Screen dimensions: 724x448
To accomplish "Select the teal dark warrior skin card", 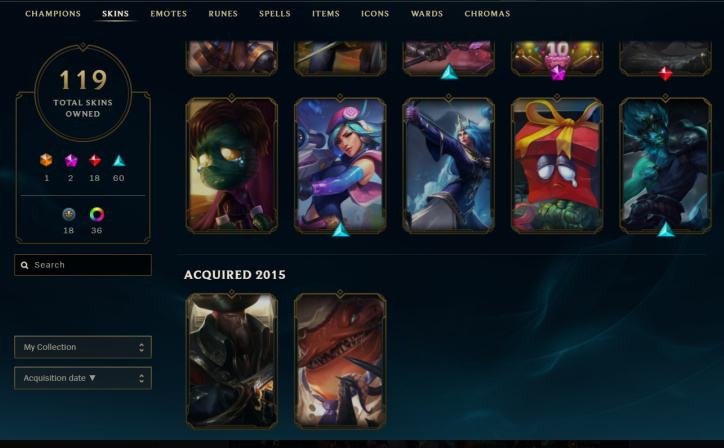I will tap(664, 165).
